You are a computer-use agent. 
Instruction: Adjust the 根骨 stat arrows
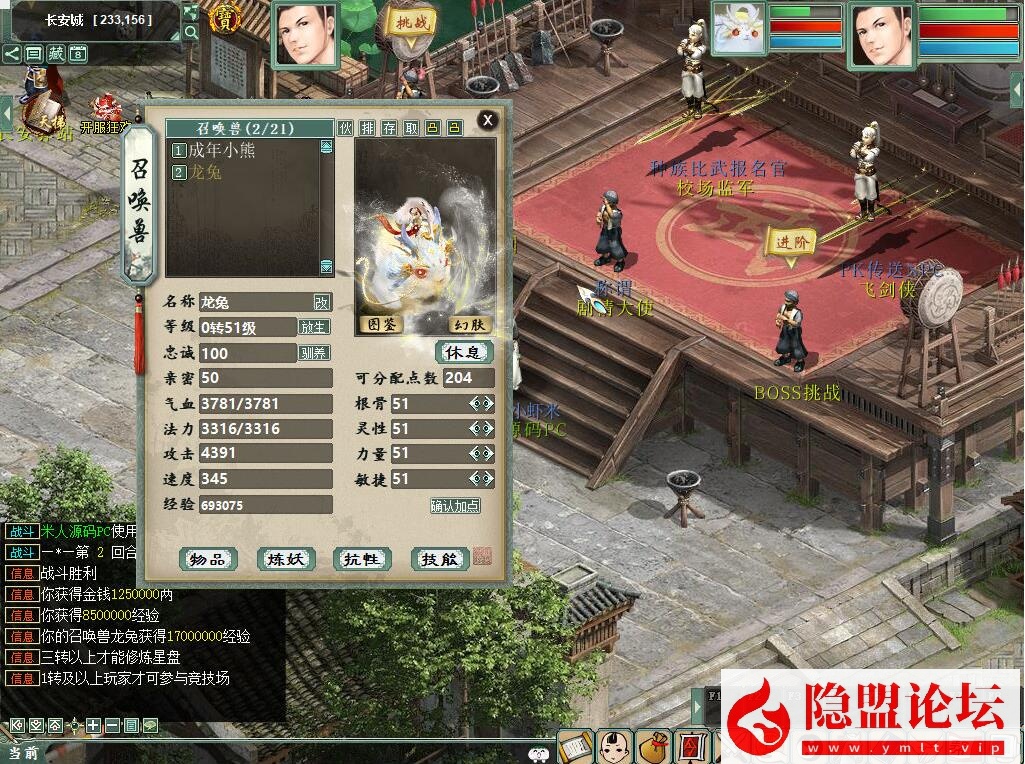click(x=482, y=404)
